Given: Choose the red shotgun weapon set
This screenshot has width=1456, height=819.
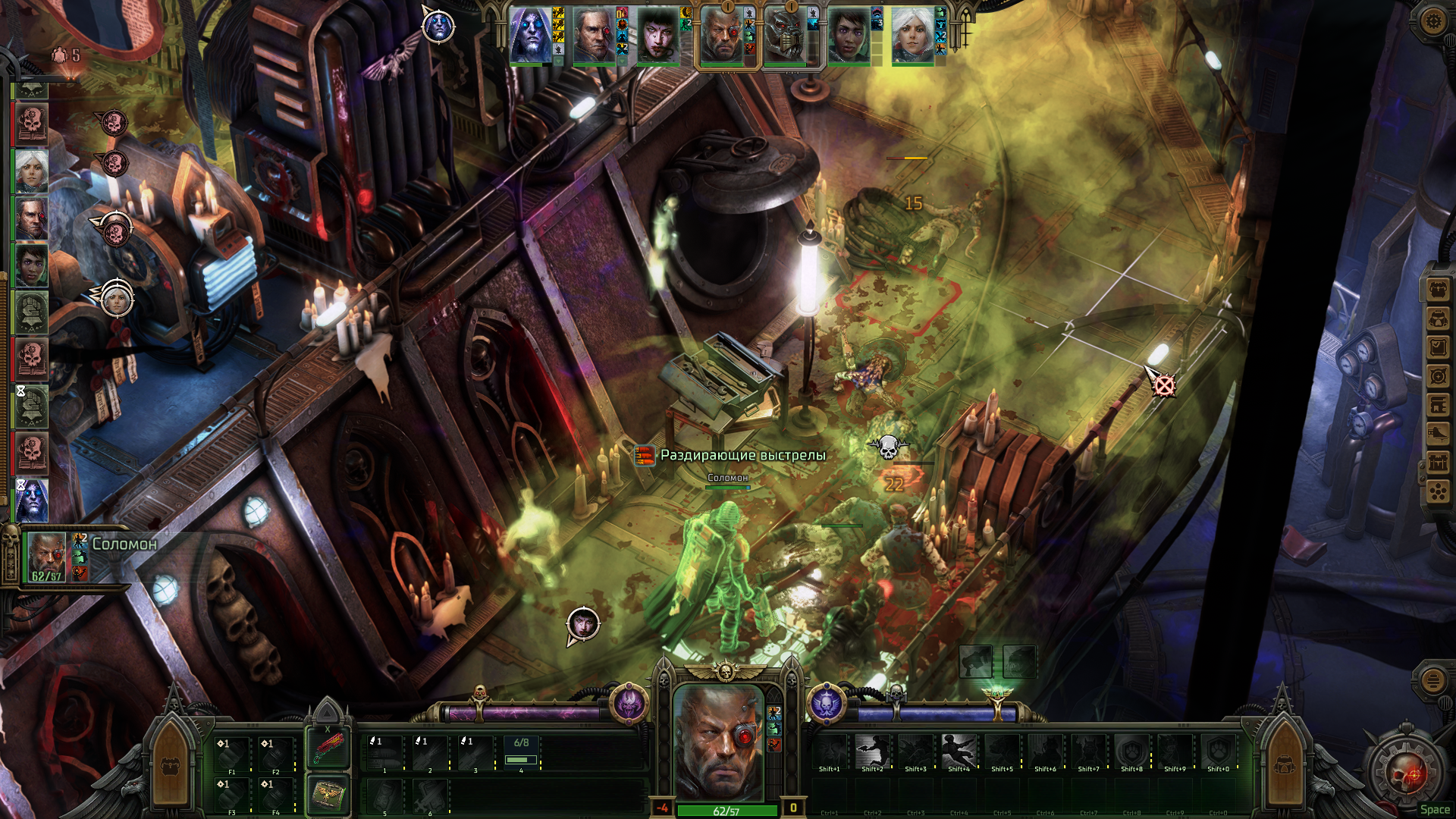Looking at the screenshot, I should (x=328, y=748).
